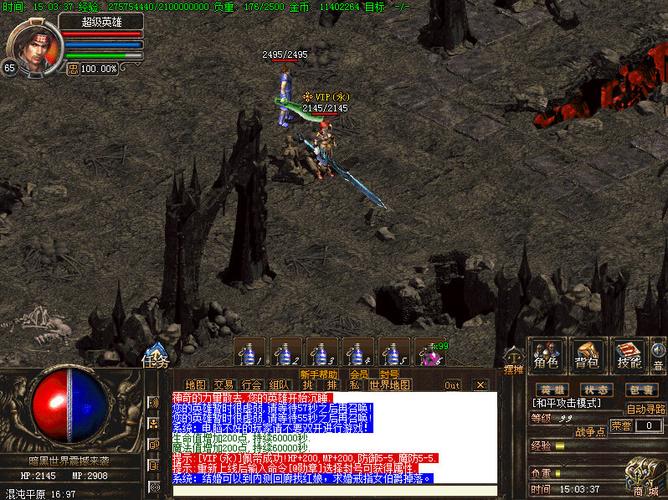Open the 摆摊 stall icon
This screenshot has height=500, width=668.
point(512,359)
